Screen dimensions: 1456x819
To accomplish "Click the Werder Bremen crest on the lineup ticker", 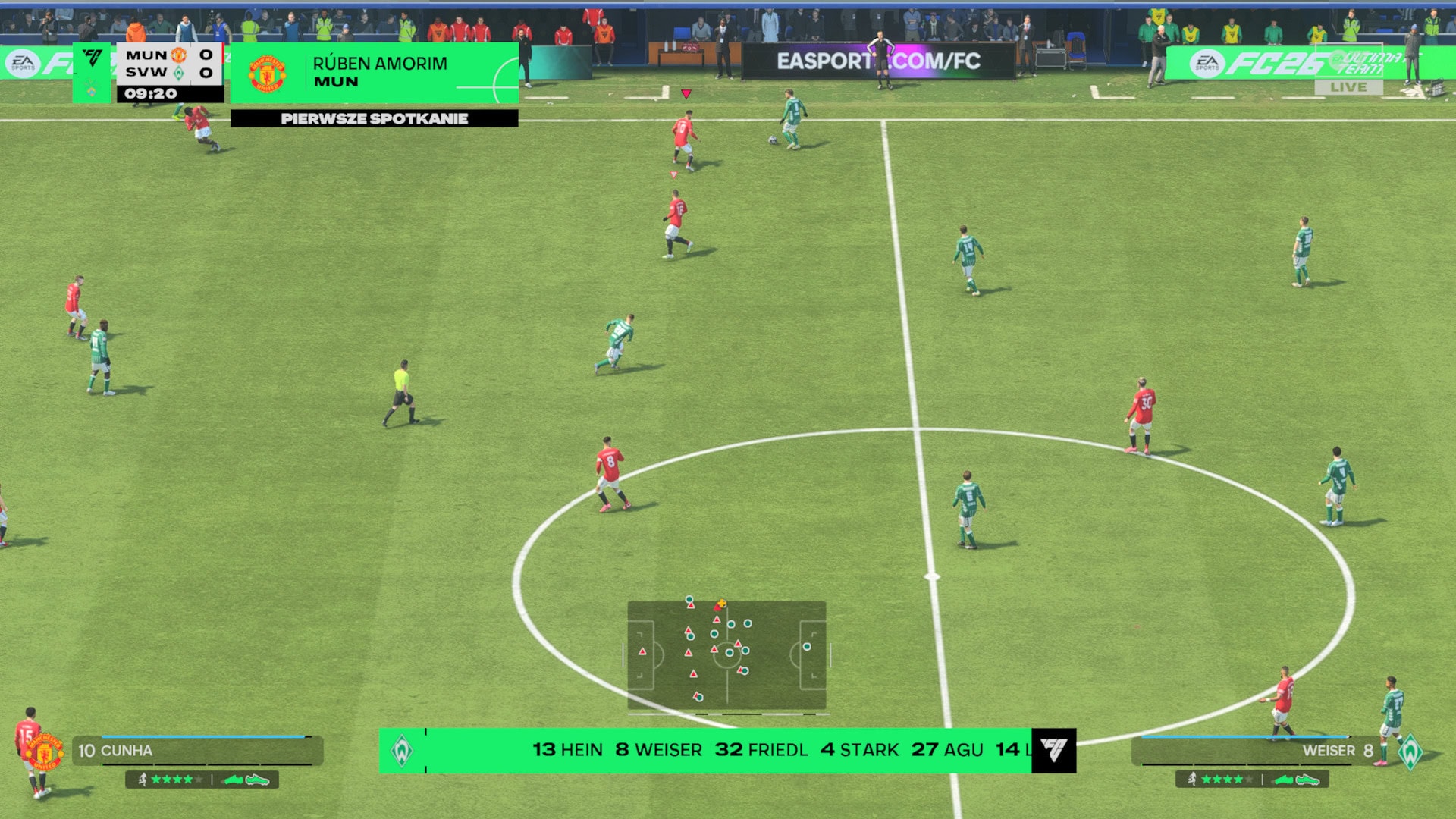I will [x=402, y=751].
